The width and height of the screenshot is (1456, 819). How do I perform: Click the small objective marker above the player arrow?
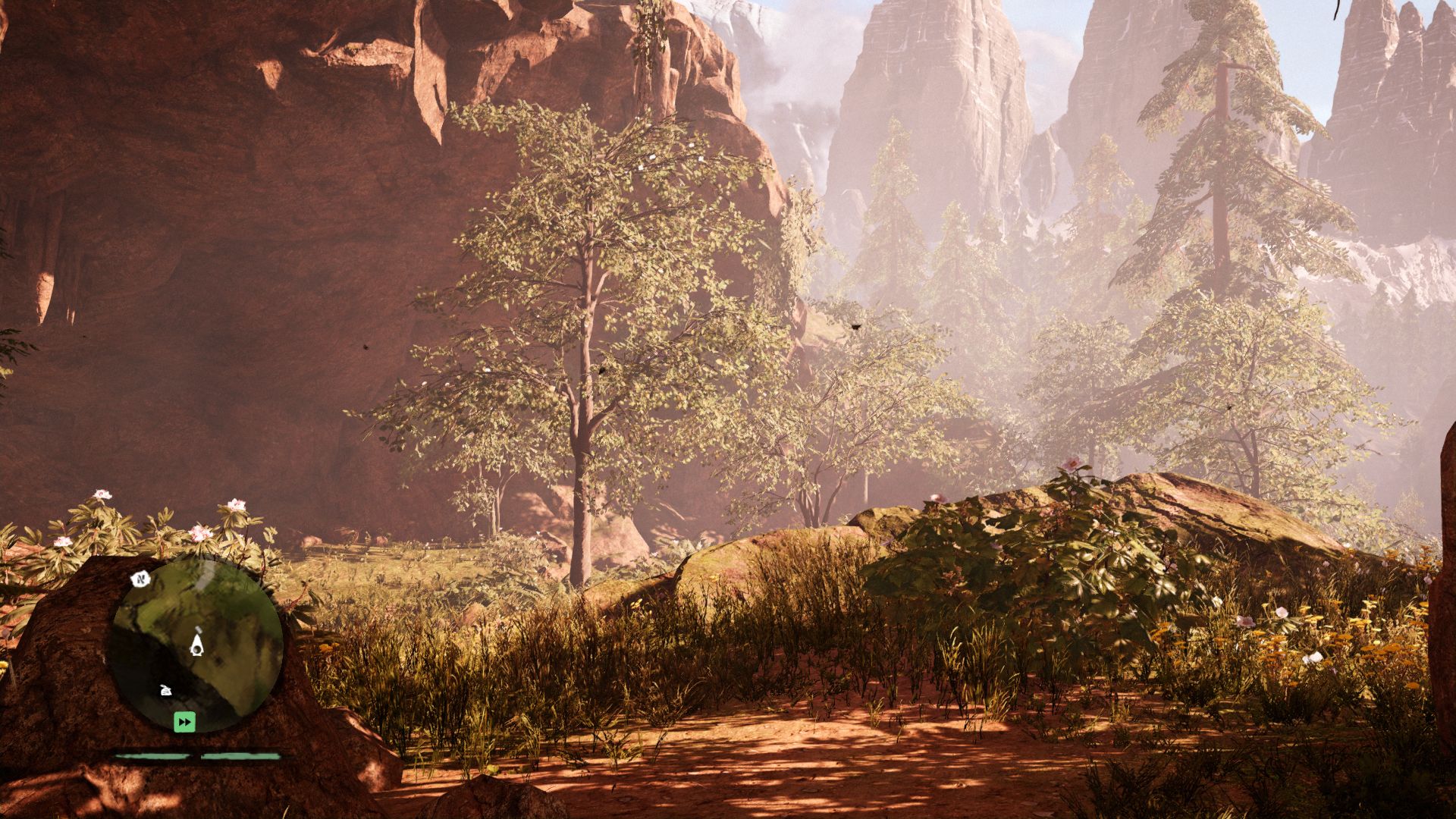pos(199,629)
